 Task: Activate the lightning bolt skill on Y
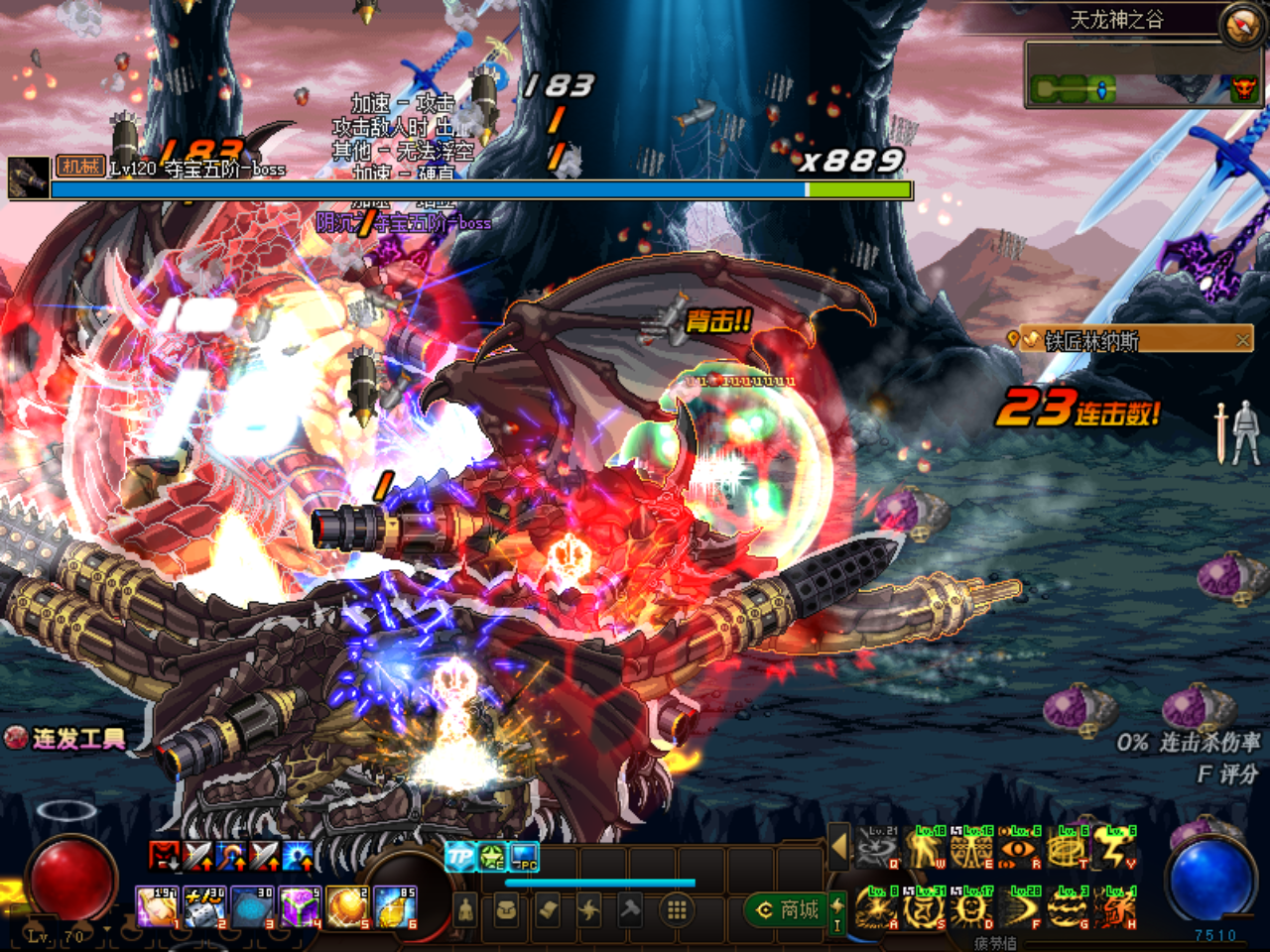[1115, 850]
